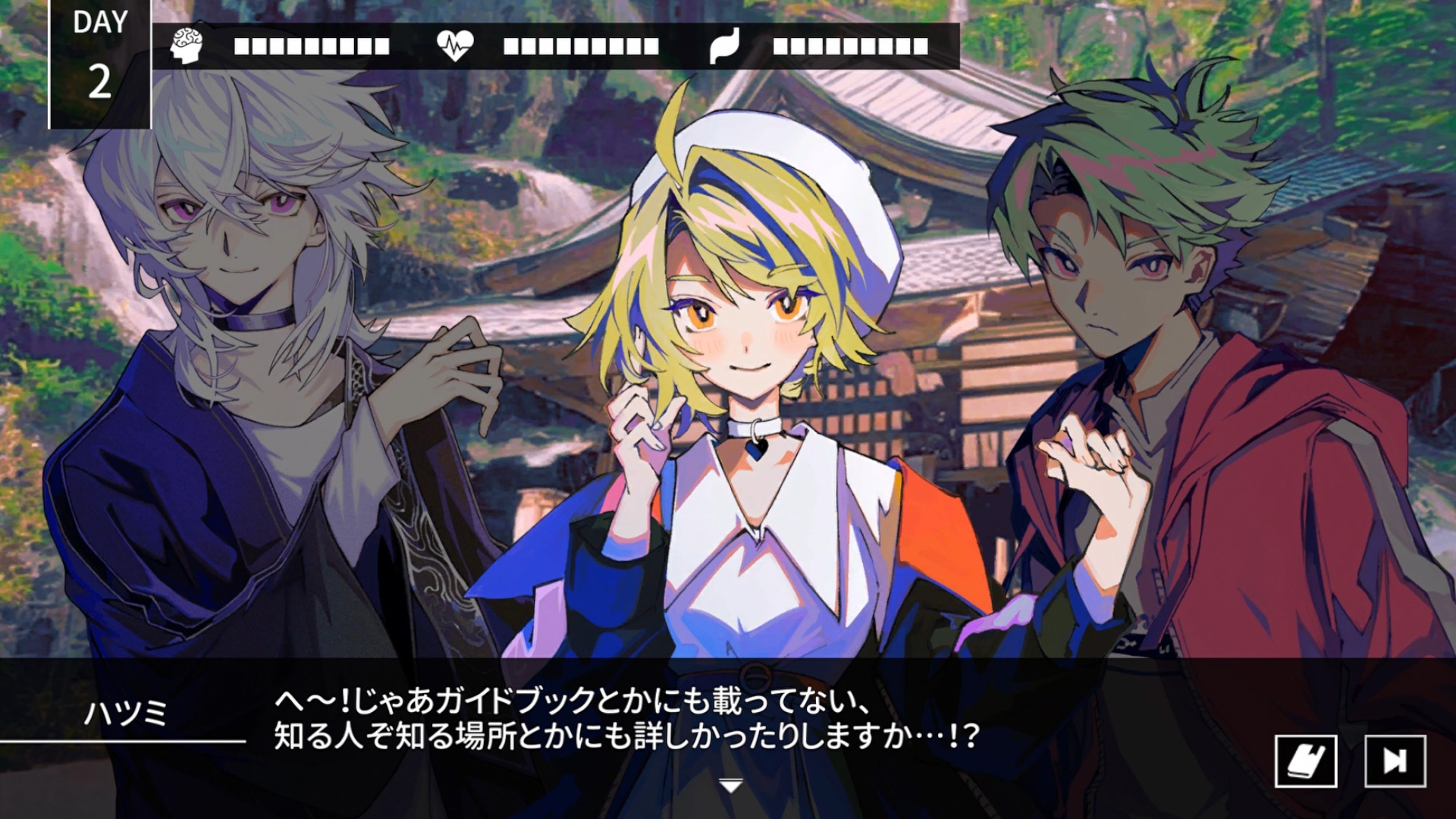Open the dialogue log book icon
This screenshot has width=1456, height=819.
click(1305, 761)
